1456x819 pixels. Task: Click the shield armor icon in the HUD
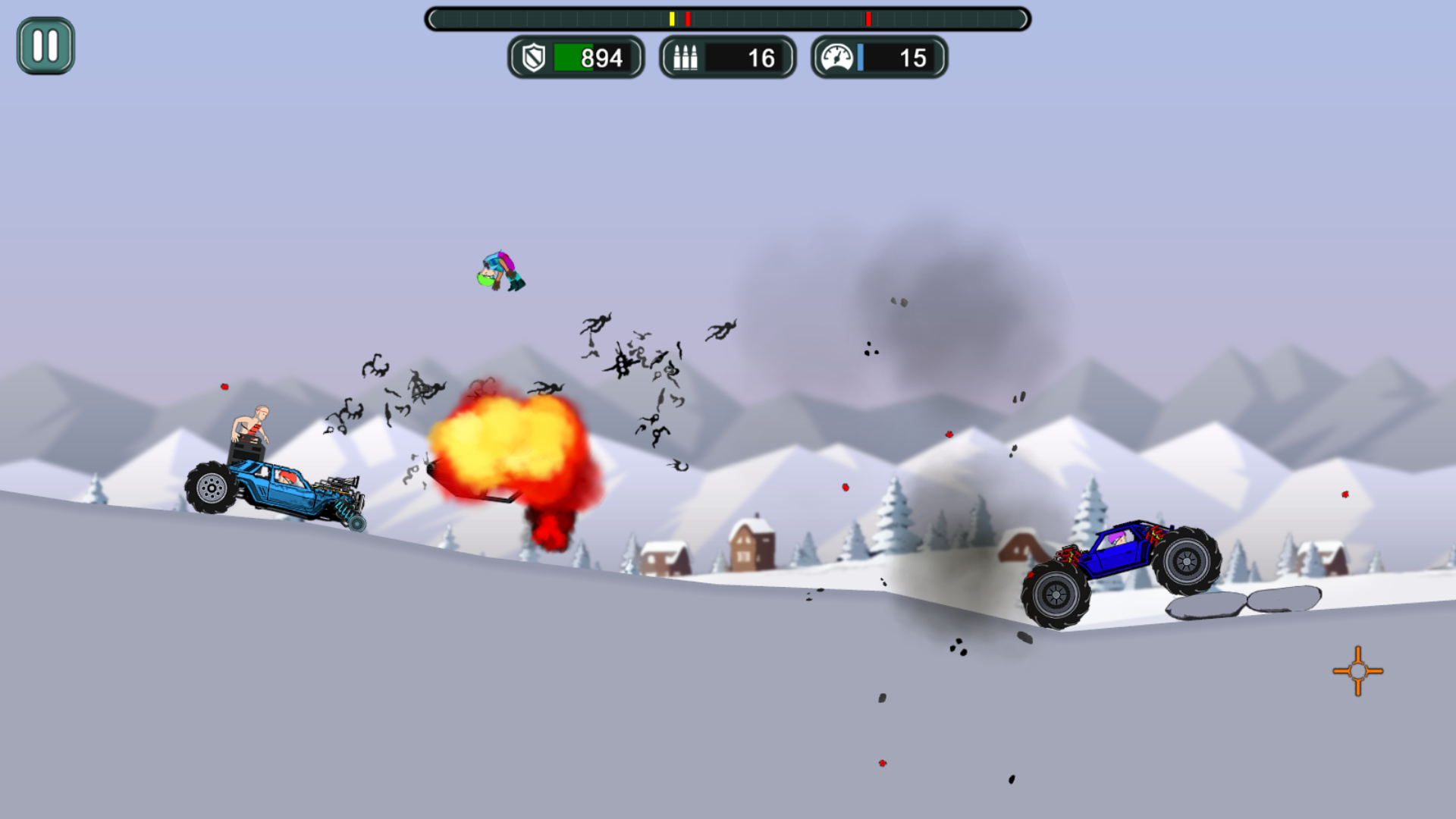pyautogui.click(x=535, y=57)
